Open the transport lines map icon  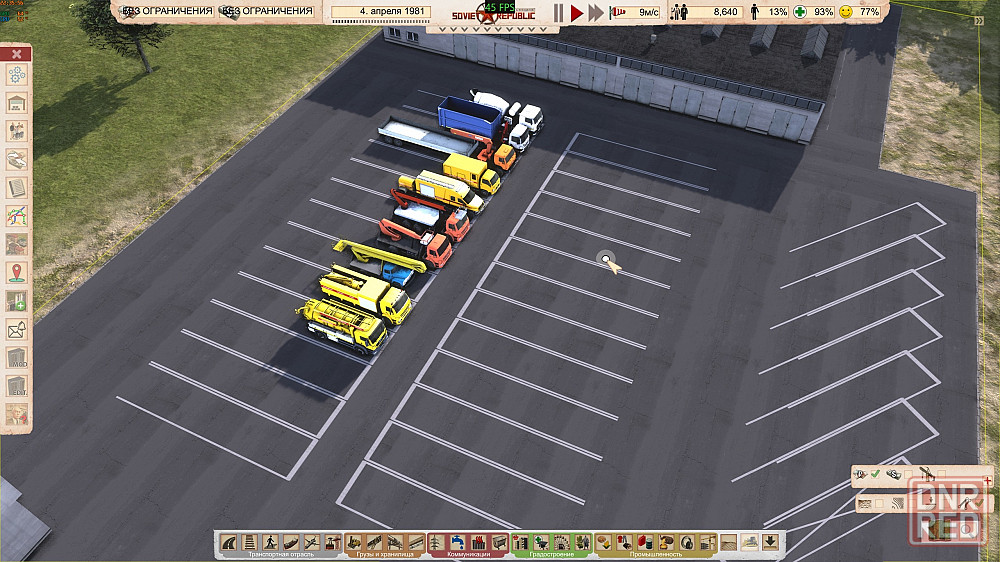17,215
